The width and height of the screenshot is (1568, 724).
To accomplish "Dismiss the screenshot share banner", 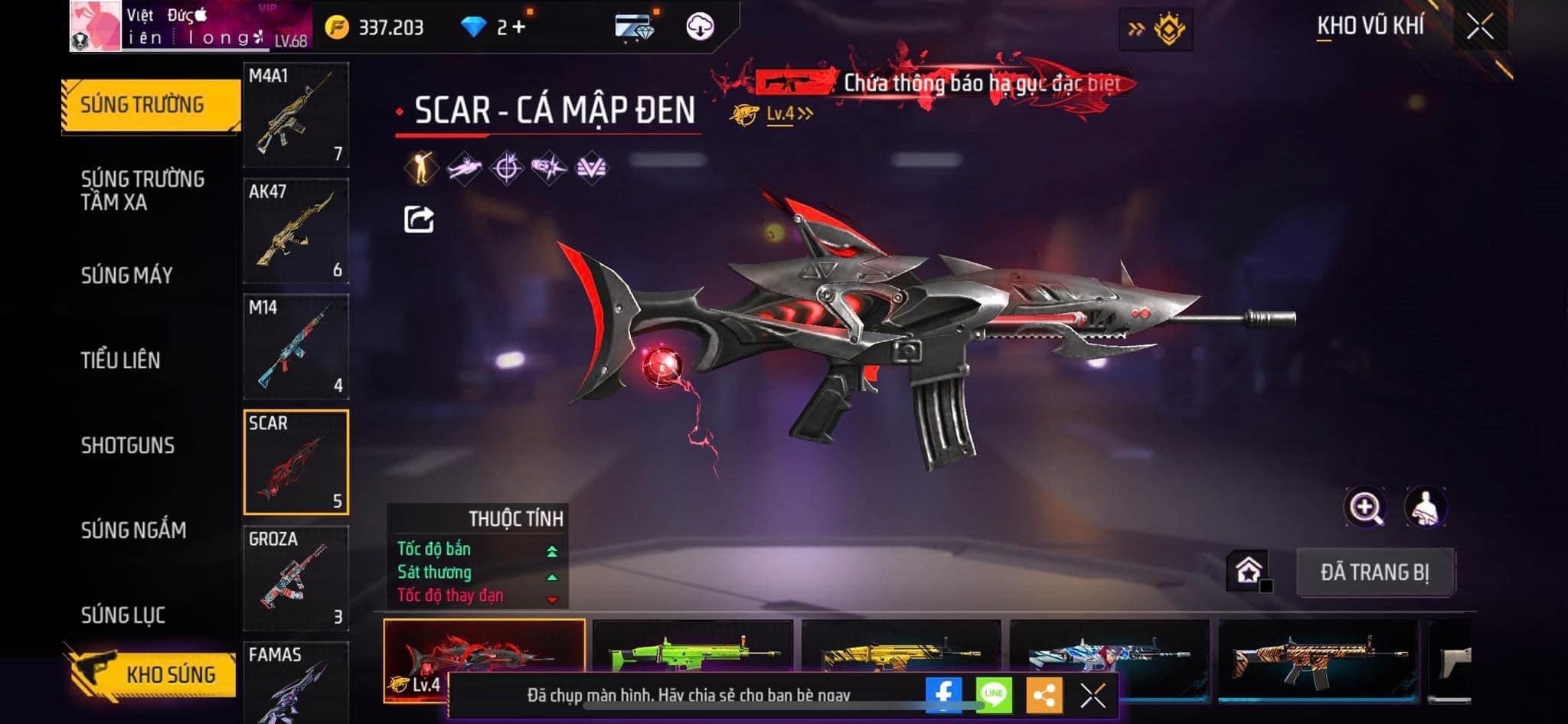I will [x=1093, y=696].
